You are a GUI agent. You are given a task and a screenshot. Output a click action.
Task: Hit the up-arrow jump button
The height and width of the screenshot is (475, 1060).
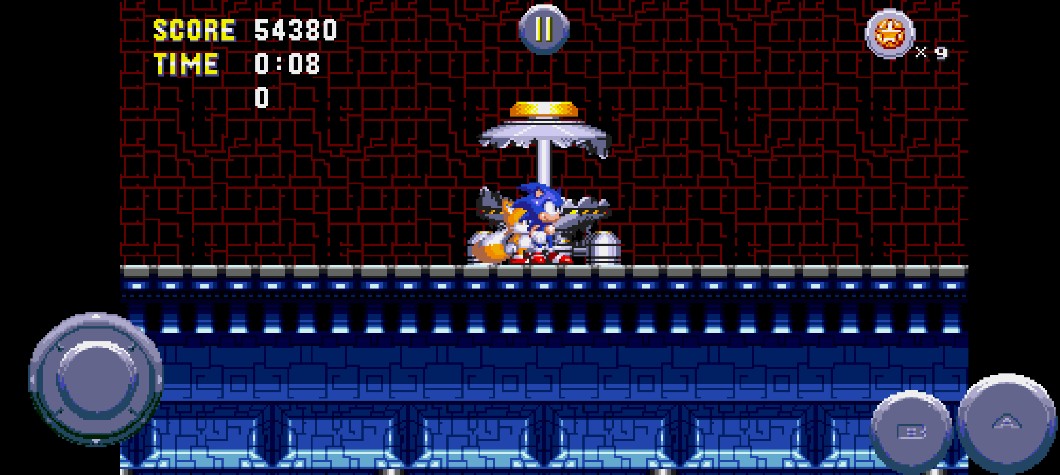(x=1006, y=422)
